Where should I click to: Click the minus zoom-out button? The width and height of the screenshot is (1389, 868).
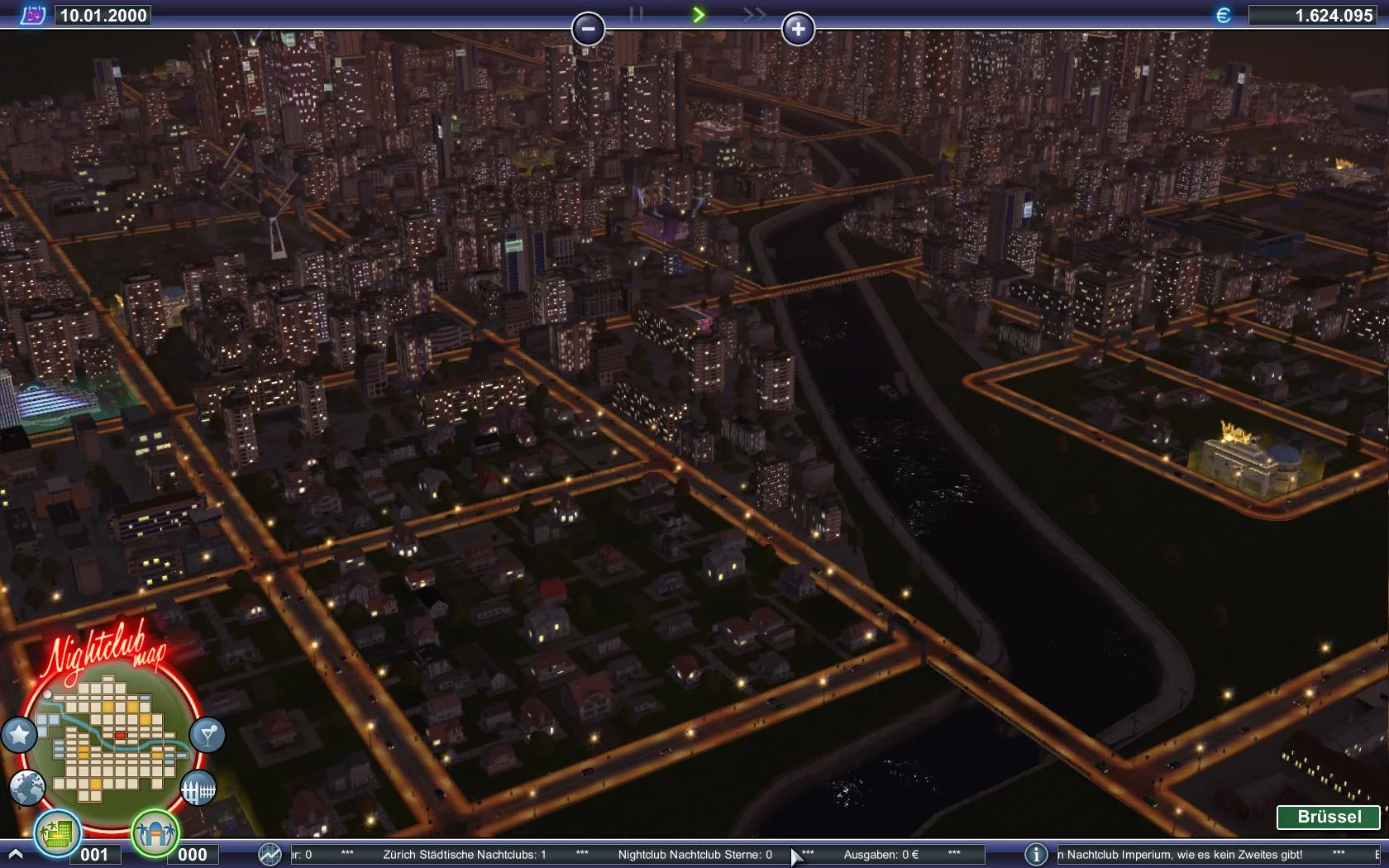tap(588, 30)
